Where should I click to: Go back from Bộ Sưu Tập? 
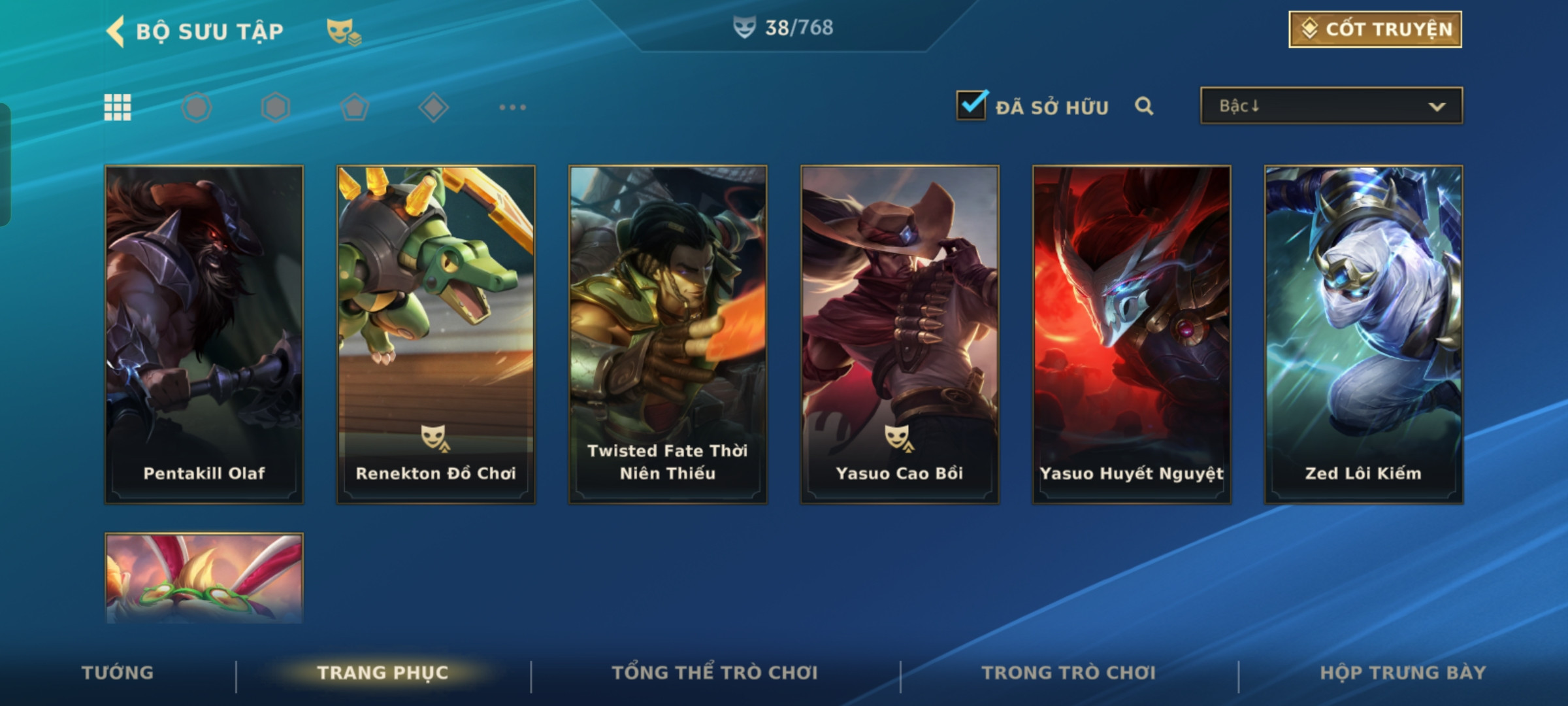pyautogui.click(x=116, y=31)
